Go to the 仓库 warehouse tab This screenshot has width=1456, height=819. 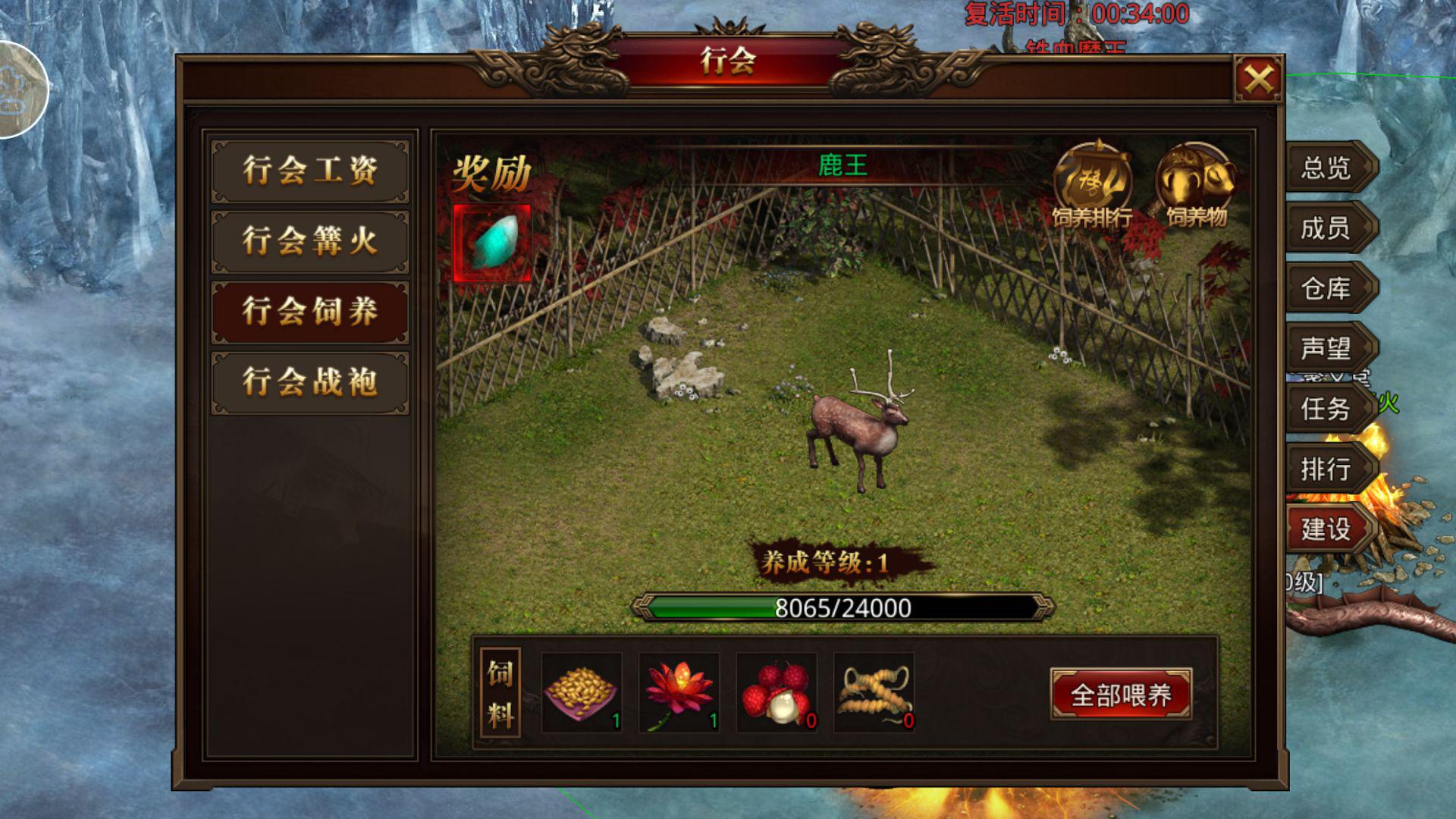1326,288
